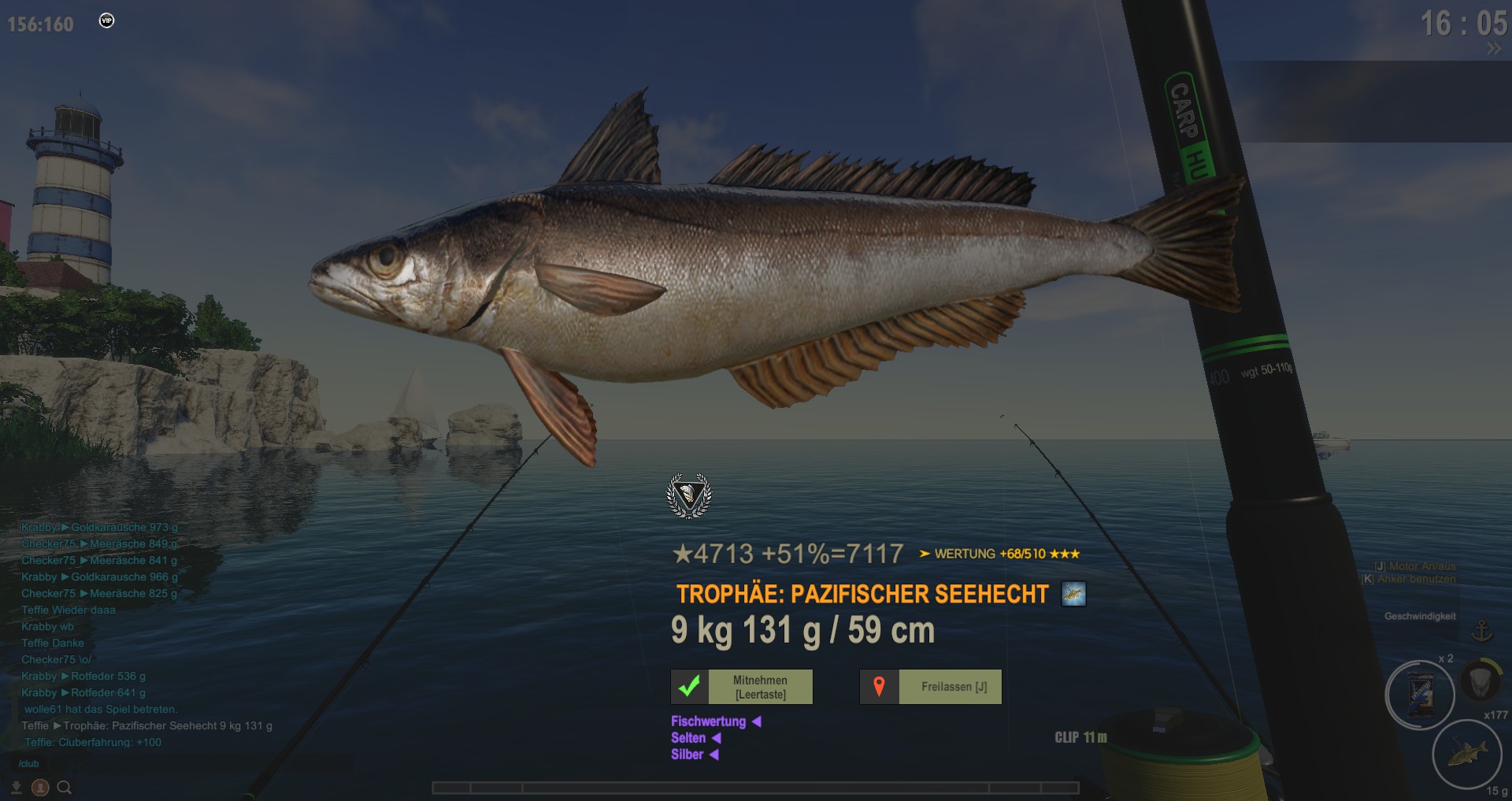Expand the double-arrow panel under the clock

click(1493, 49)
